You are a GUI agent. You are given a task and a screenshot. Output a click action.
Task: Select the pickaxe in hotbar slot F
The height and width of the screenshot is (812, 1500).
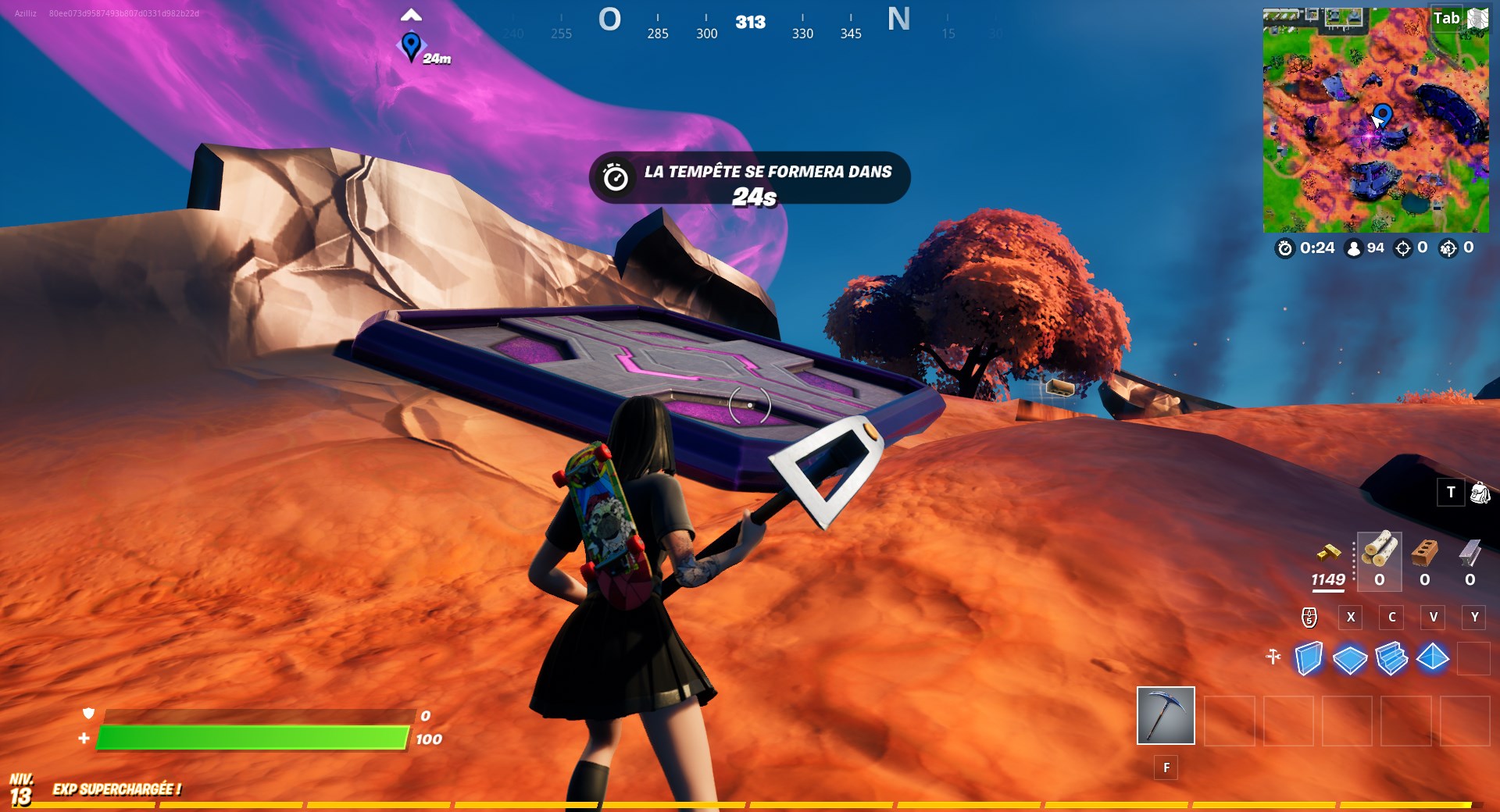1165,716
